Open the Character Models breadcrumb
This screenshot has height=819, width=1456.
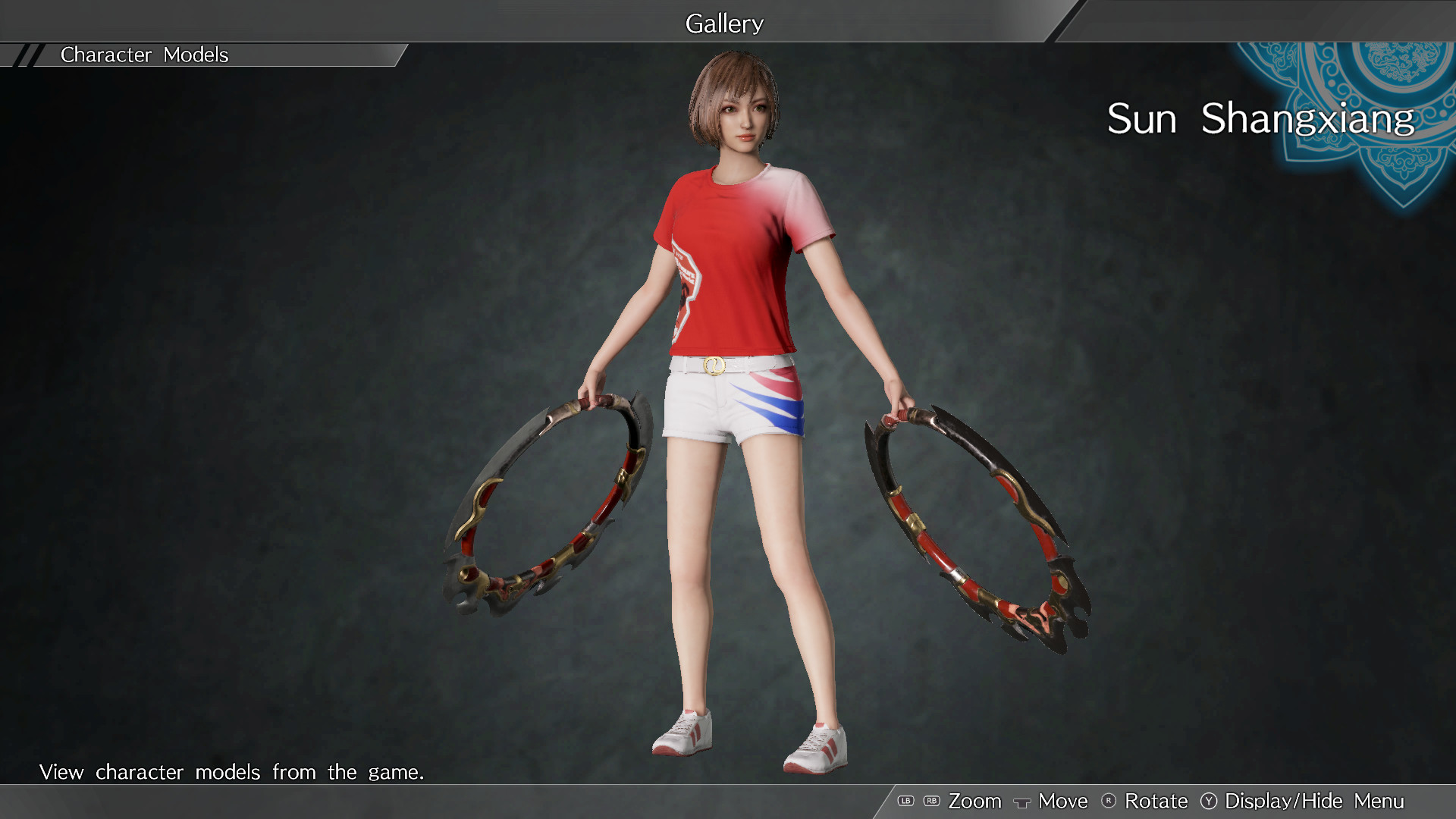click(x=144, y=55)
